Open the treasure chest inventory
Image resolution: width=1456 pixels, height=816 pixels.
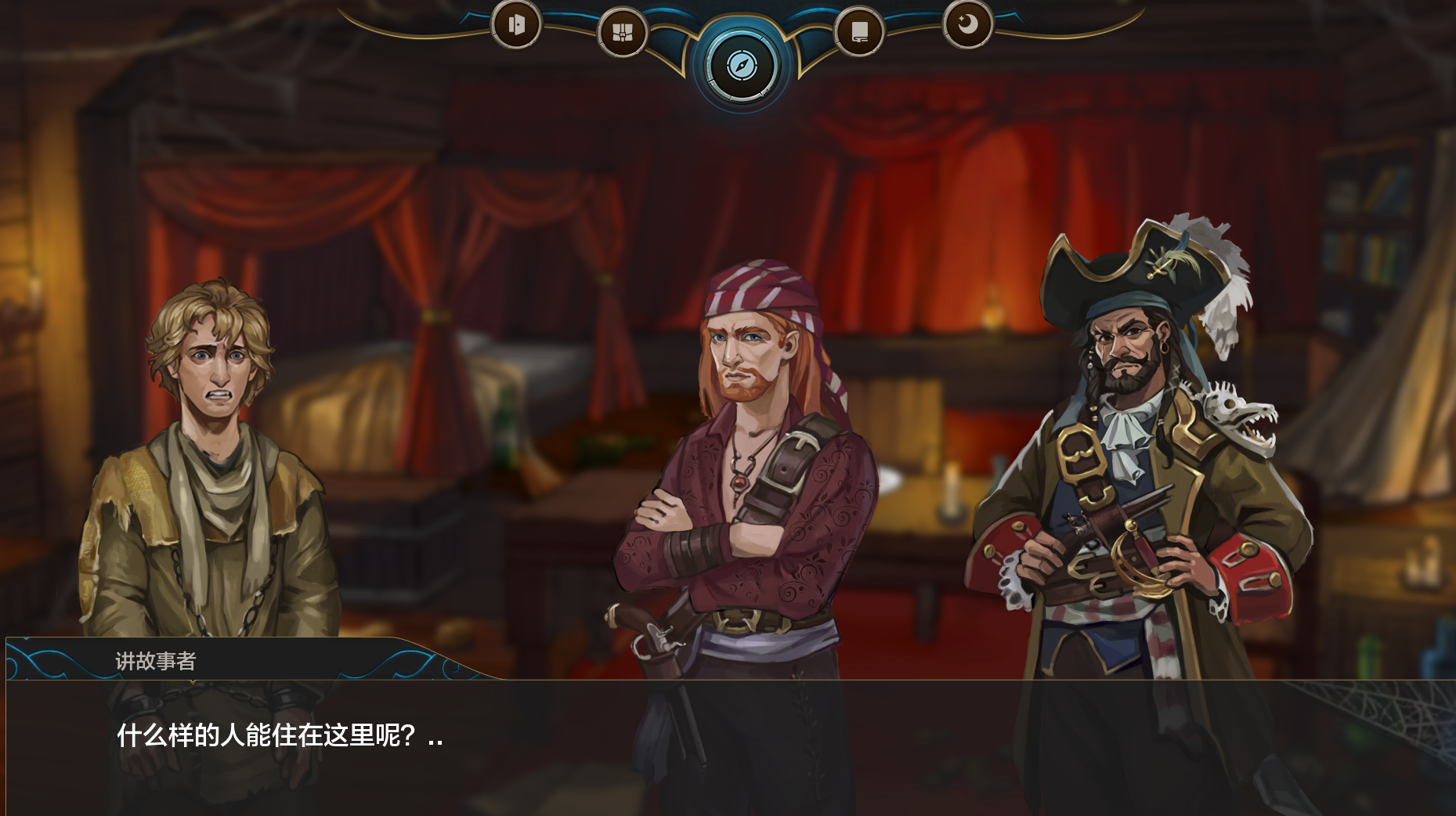623,33
